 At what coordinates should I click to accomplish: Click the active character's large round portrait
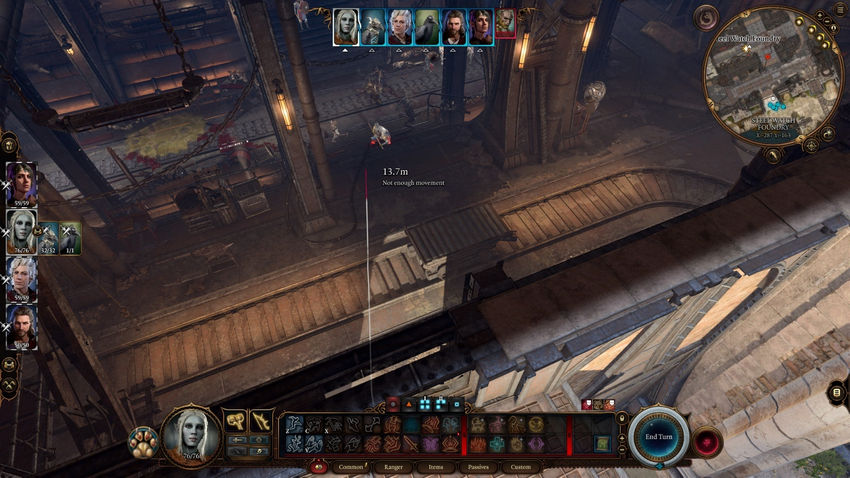(190, 435)
